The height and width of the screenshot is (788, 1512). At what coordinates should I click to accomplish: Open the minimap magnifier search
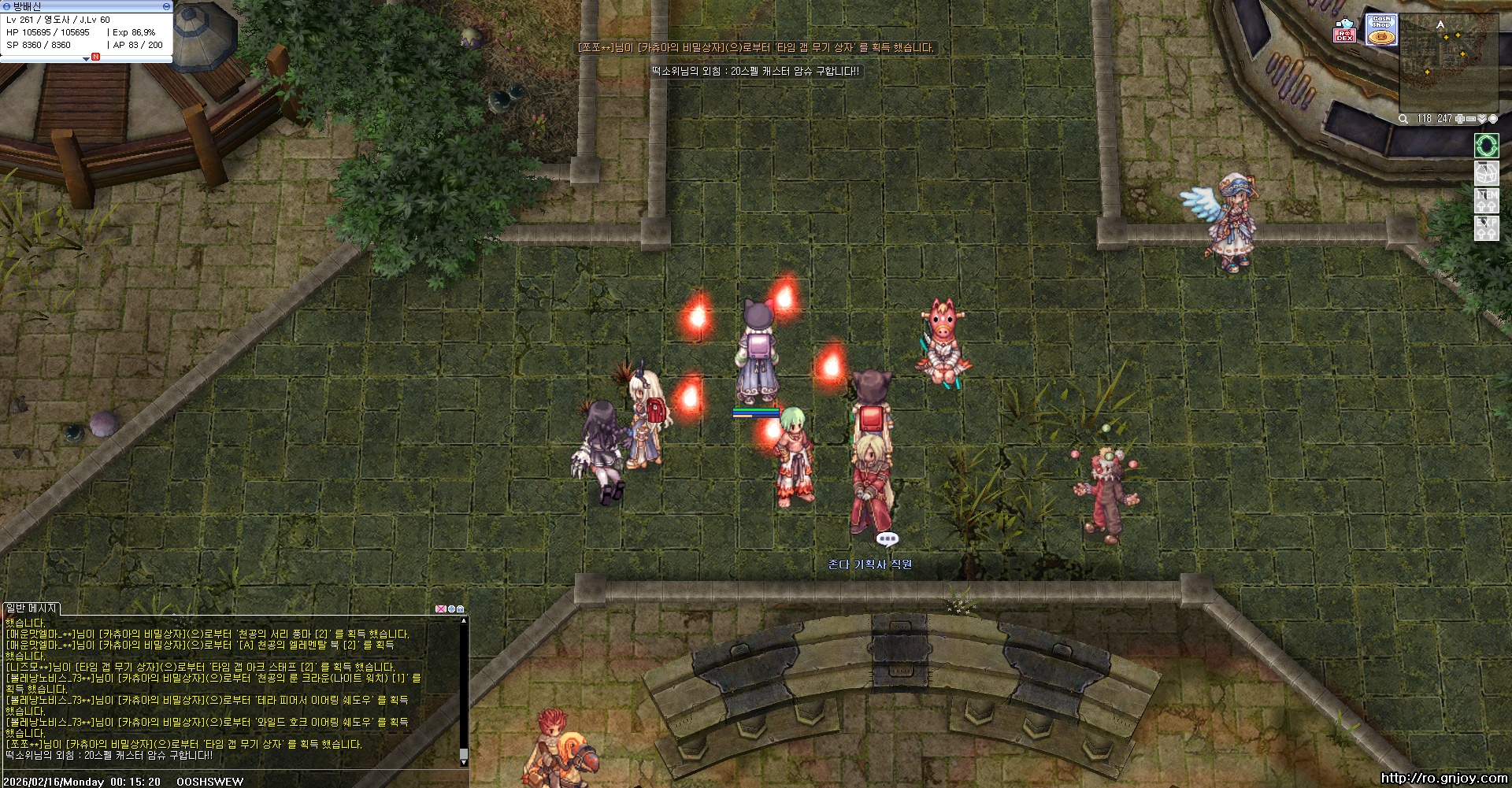(x=1403, y=119)
